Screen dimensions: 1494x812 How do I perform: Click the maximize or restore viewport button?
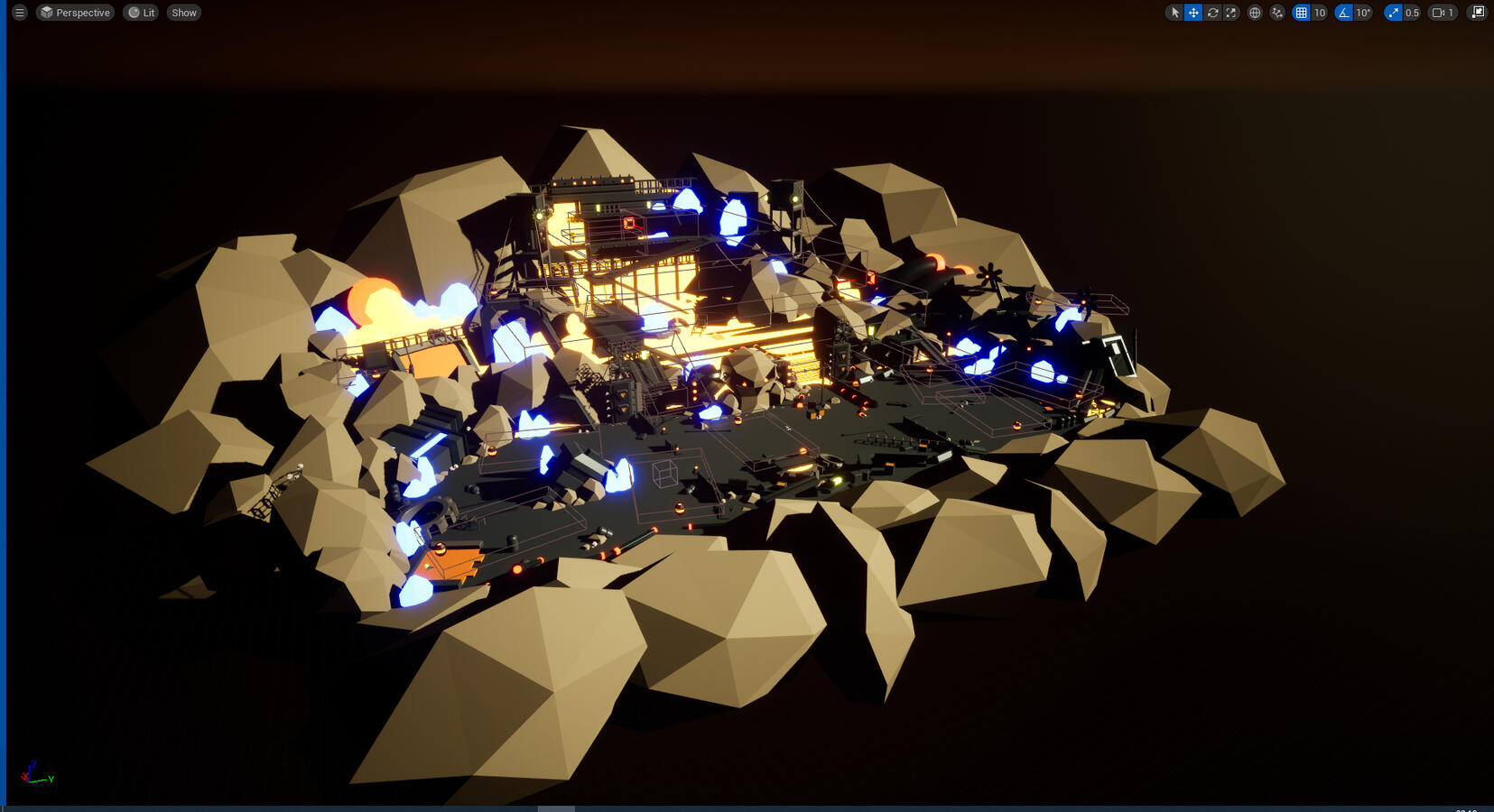(1478, 13)
